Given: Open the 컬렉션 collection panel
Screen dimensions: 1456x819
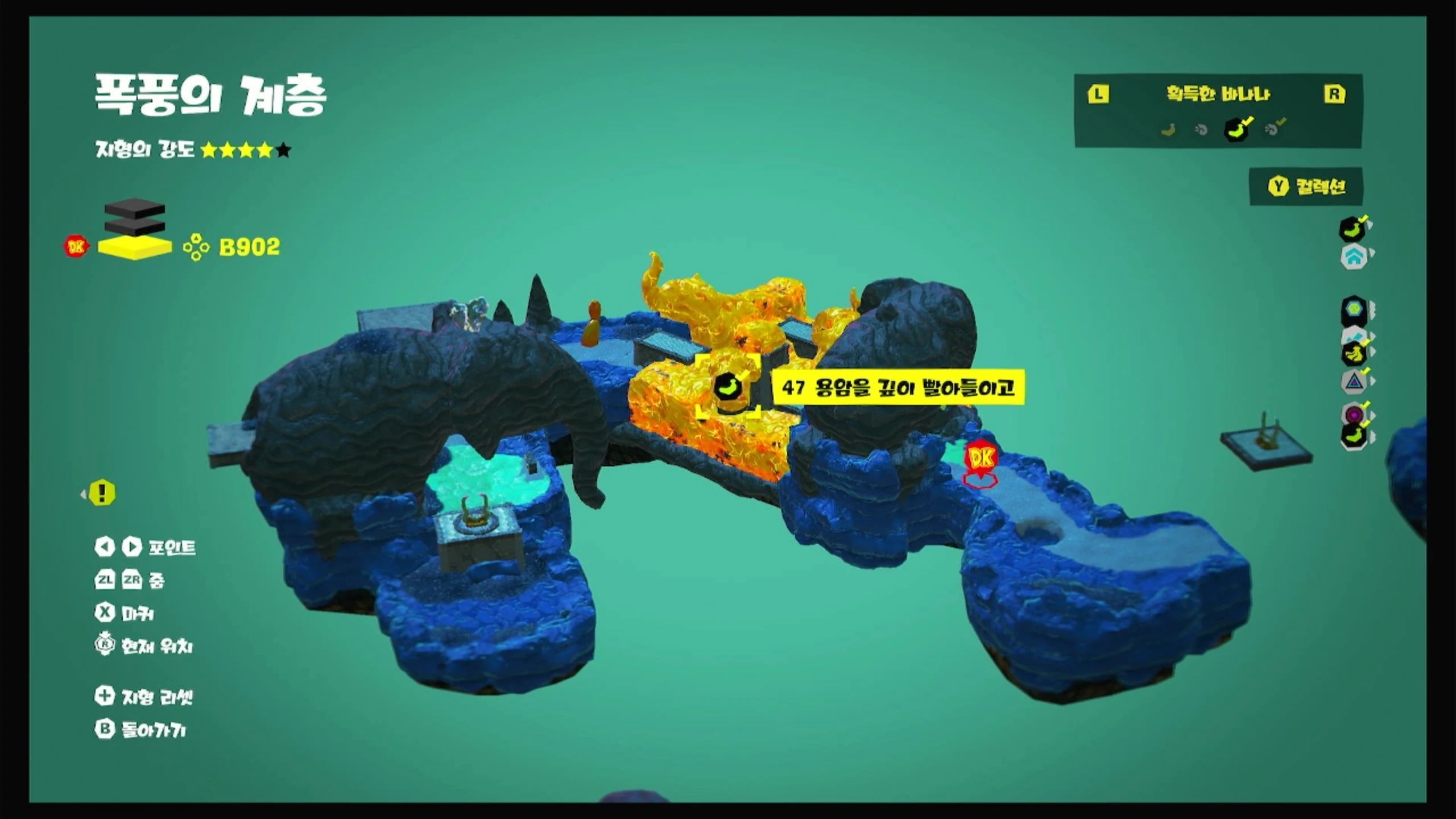Looking at the screenshot, I should [x=1306, y=187].
